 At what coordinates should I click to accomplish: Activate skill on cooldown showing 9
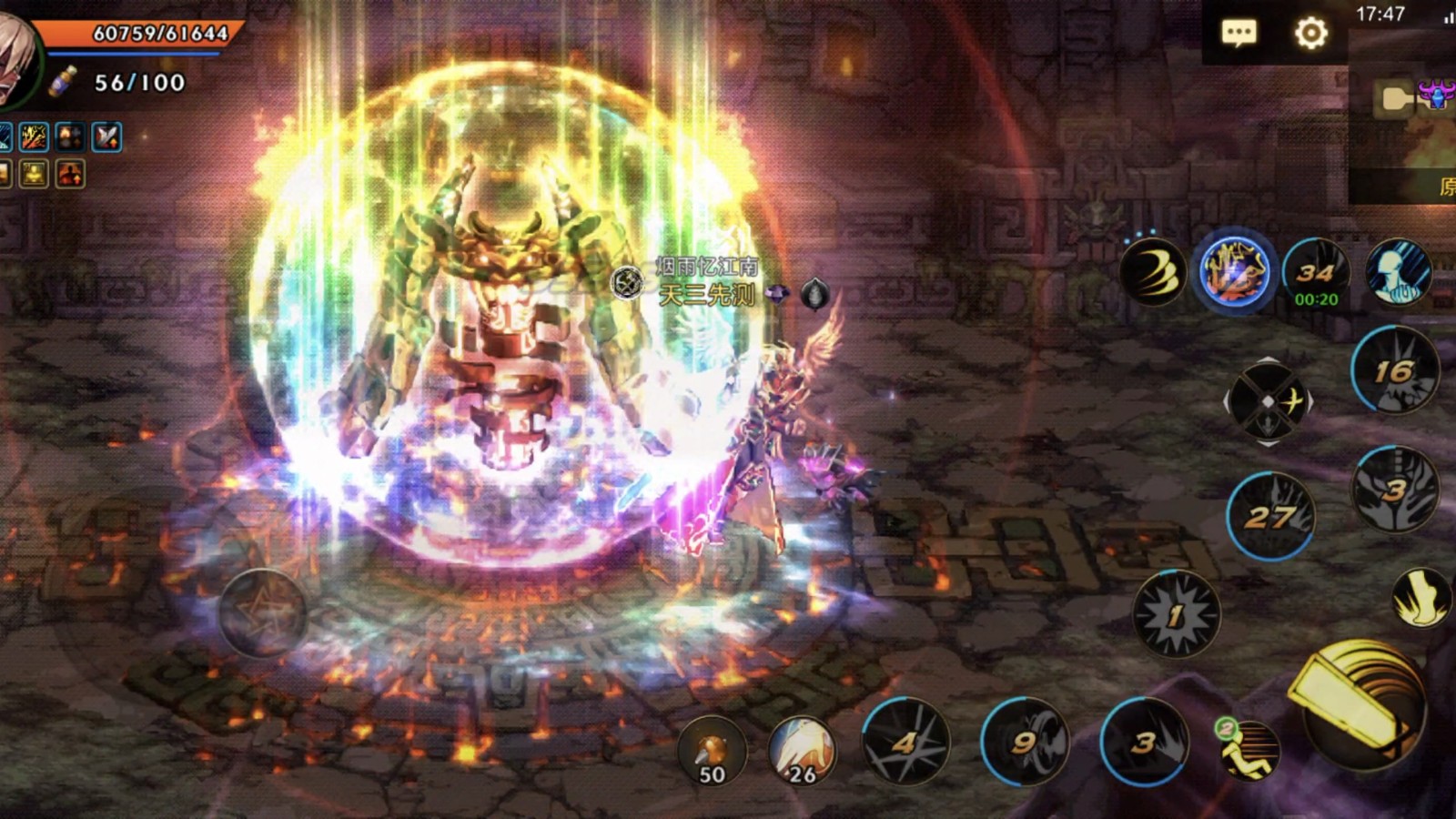1025,743
